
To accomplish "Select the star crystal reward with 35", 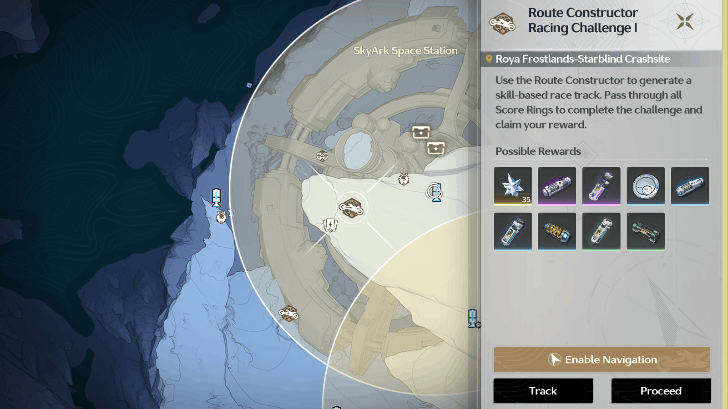I will click(x=513, y=186).
